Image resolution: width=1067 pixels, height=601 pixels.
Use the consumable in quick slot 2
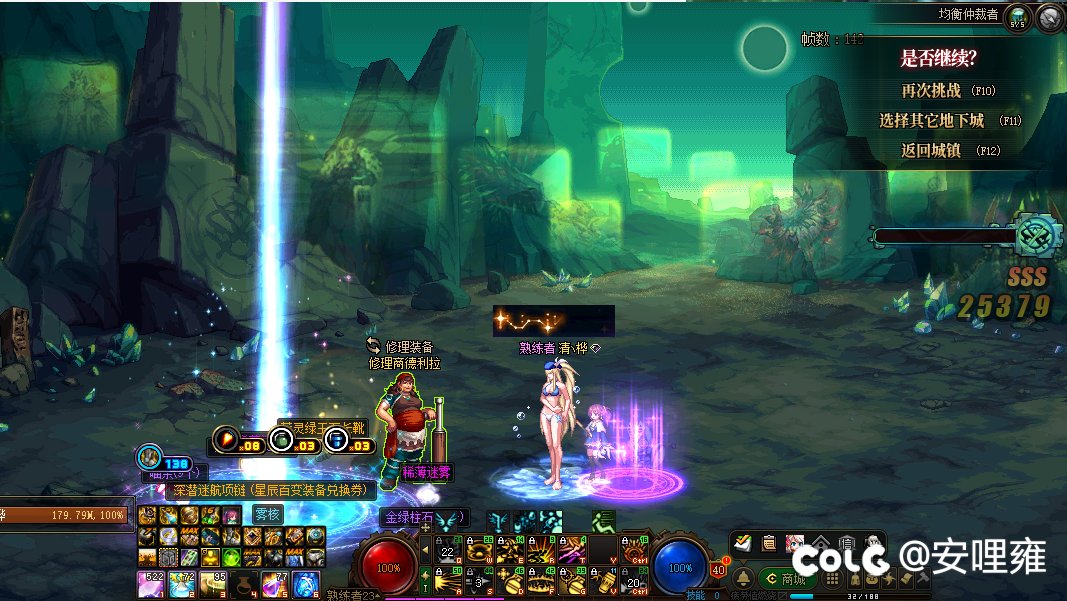[x=182, y=584]
